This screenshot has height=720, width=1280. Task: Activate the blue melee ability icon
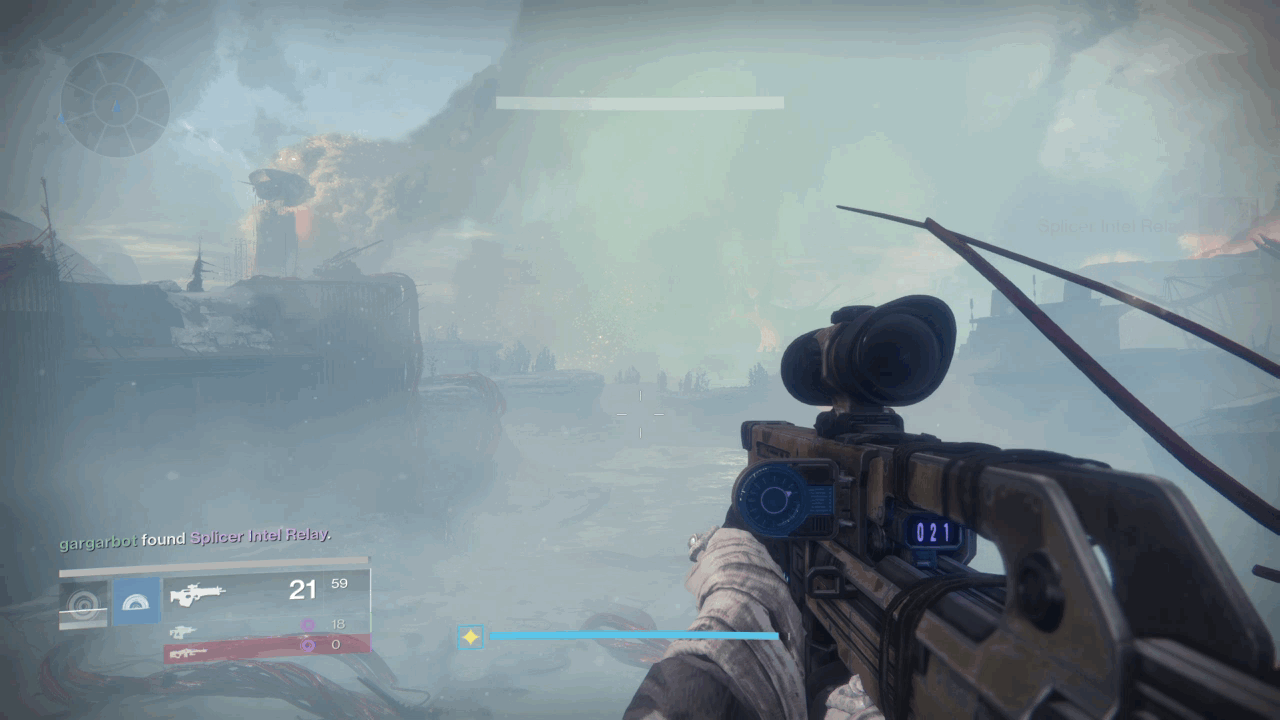pos(136,601)
